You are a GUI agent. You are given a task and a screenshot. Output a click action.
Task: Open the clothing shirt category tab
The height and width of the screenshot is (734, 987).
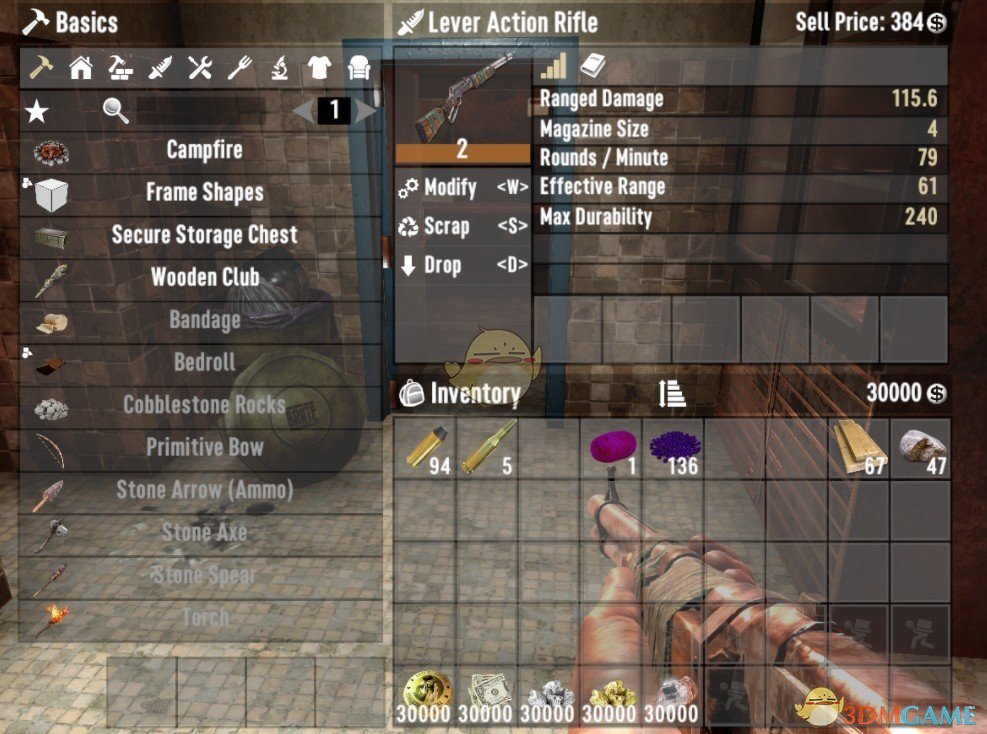pyautogui.click(x=318, y=68)
